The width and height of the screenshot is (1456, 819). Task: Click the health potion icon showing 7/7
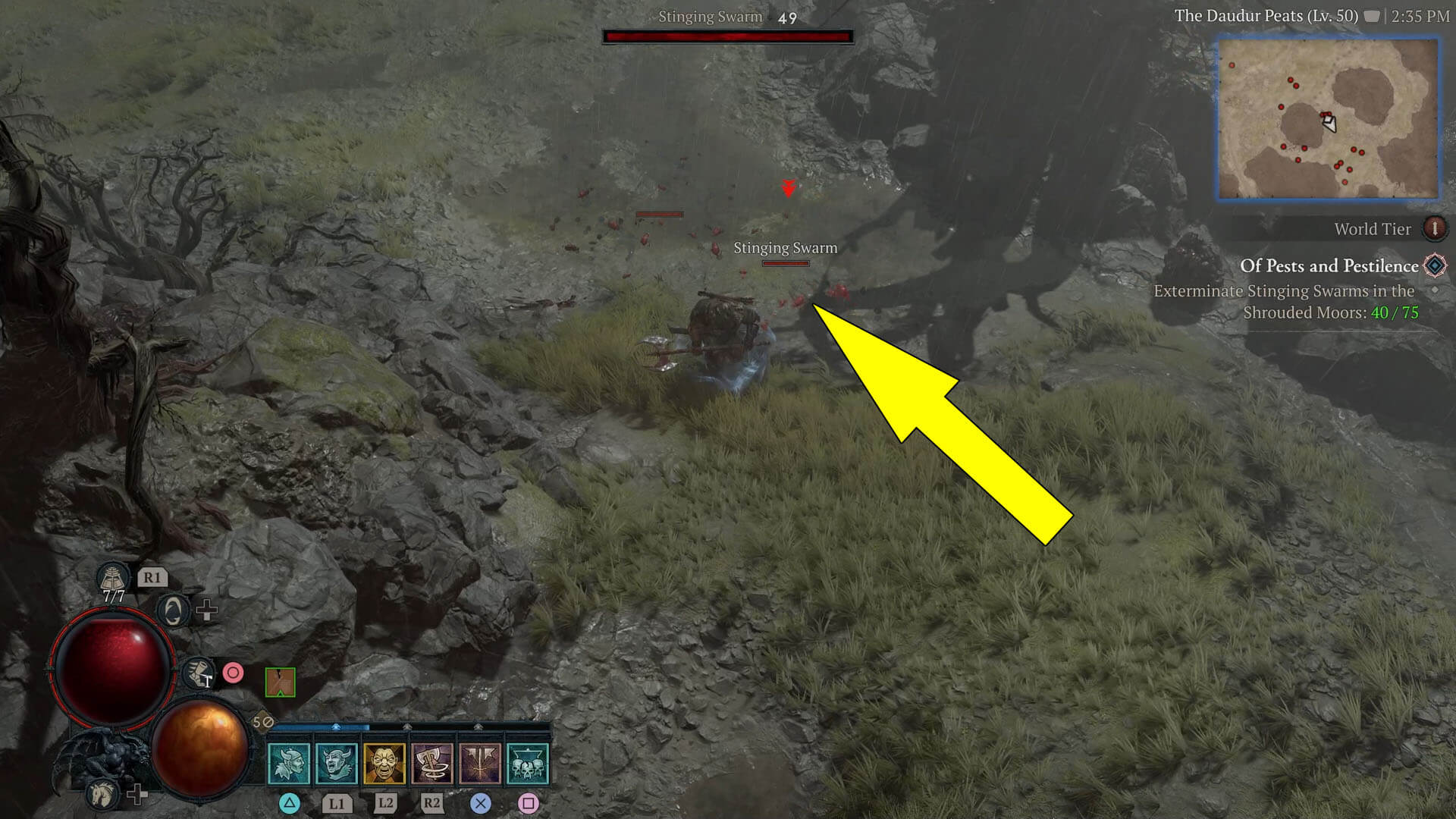[x=112, y=579]
